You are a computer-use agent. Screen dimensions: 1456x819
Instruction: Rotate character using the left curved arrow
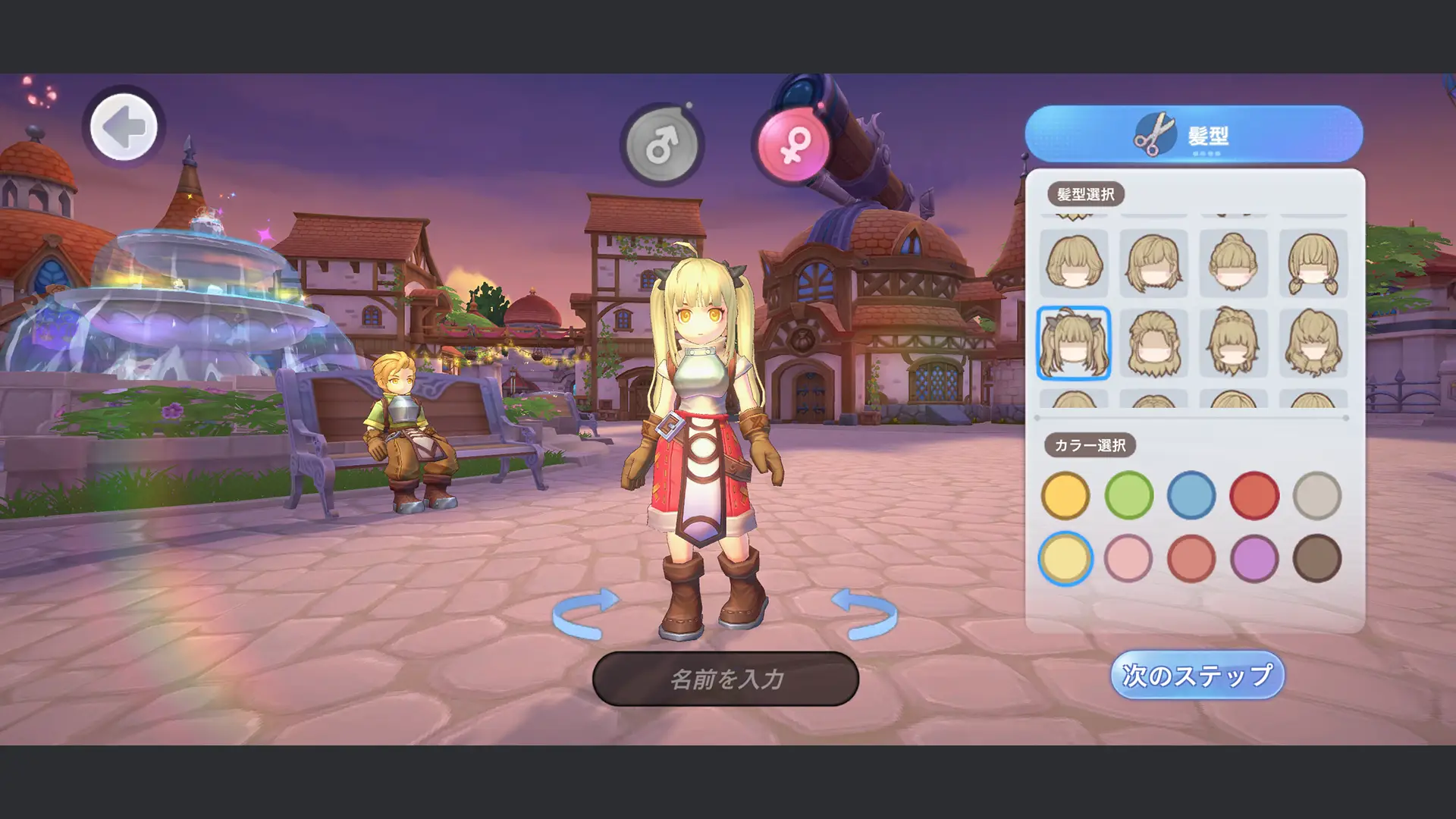click(585, 613)
